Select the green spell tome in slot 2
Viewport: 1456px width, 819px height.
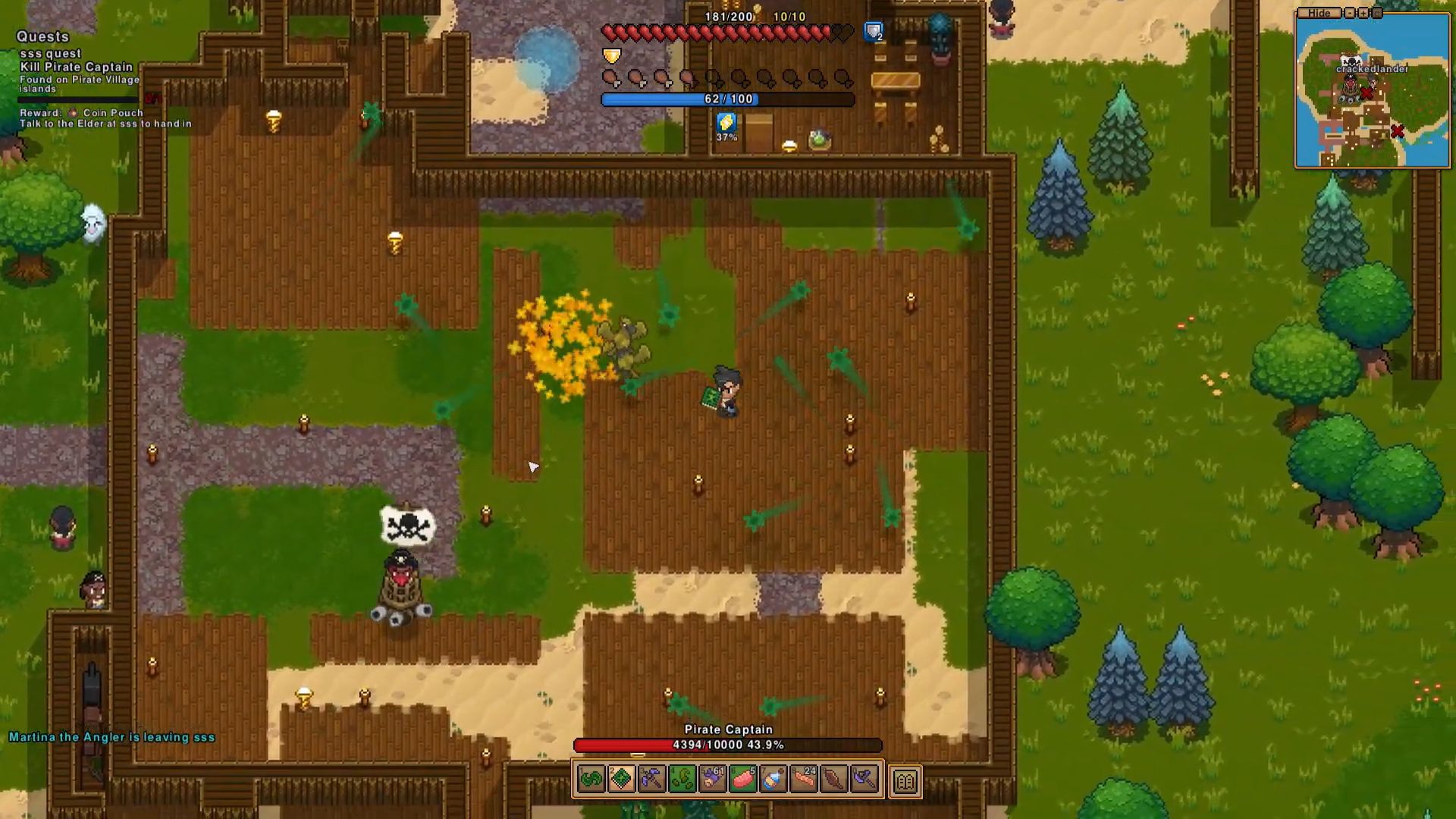(x=621, y=779)
